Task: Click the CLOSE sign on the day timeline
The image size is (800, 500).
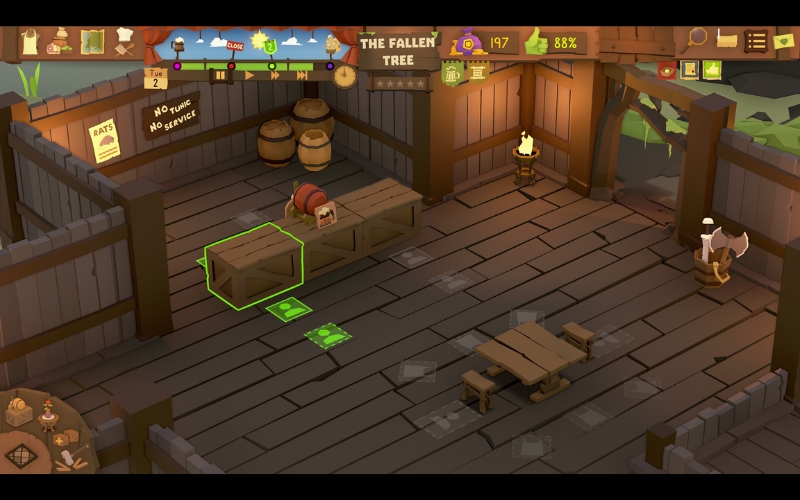Action: (x=235, y=46)
